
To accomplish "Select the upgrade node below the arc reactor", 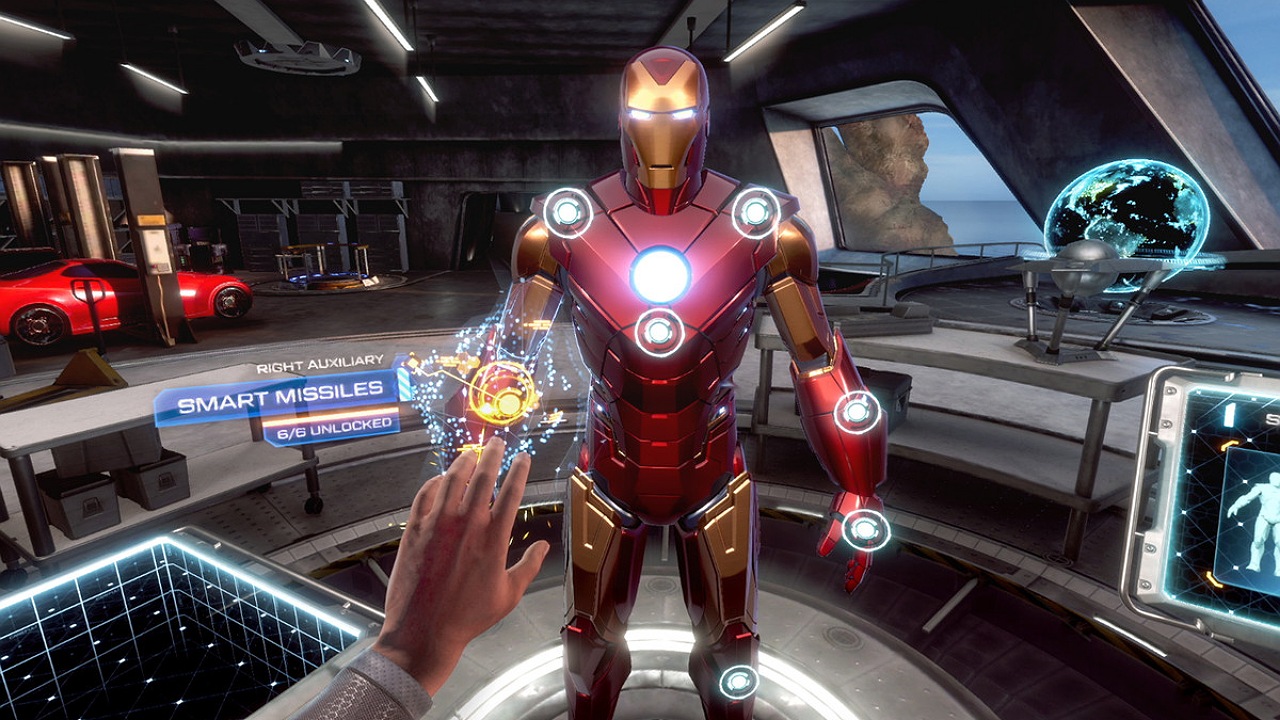I will 659,331.
